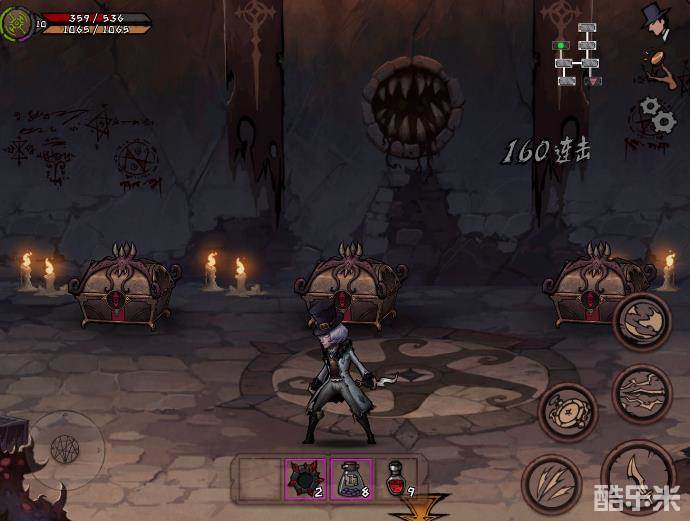Click the green player level emblem
This screenshot has height=521, width=690.
17,22
